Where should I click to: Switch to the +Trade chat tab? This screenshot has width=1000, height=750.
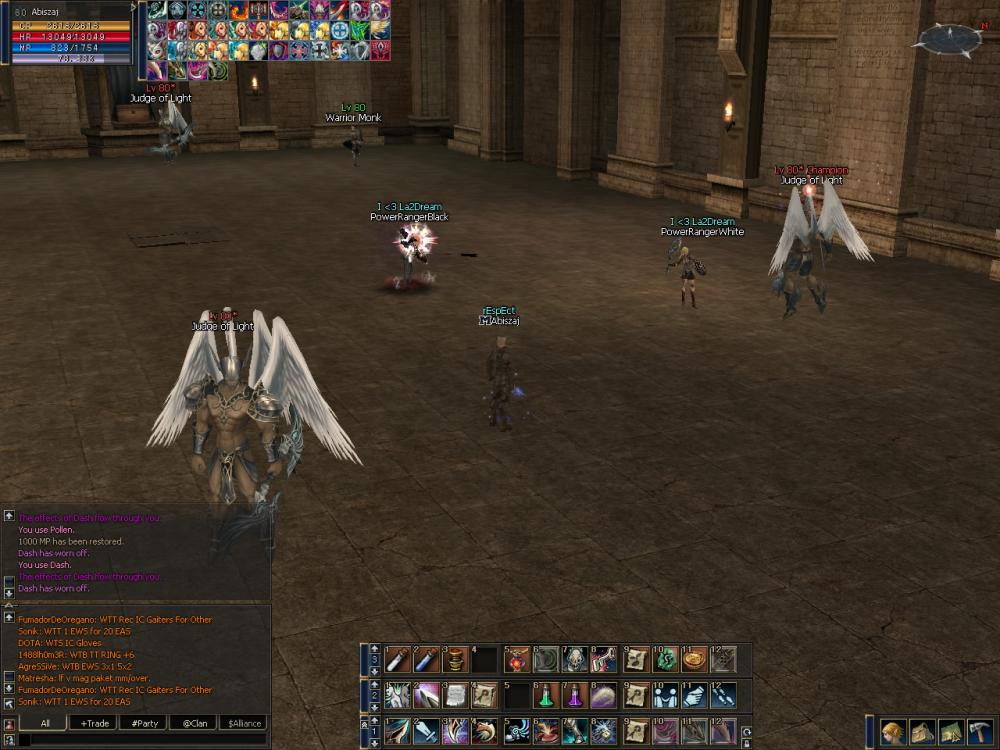pos(96,723)
